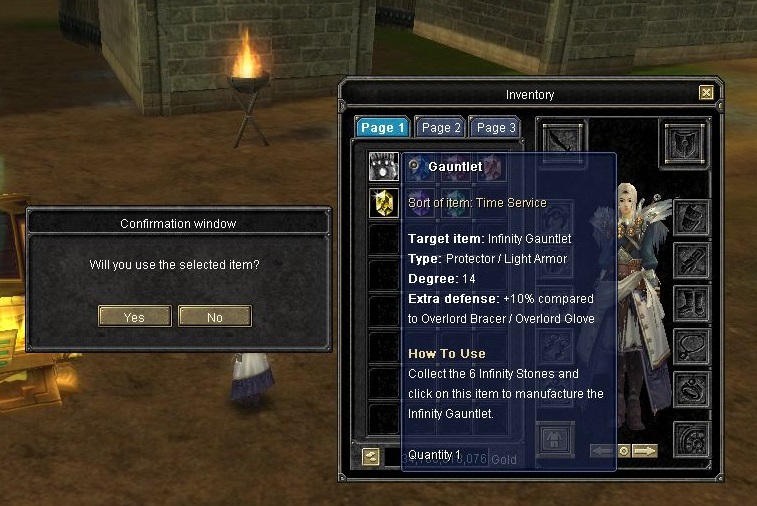
Task: Select the Gauntlet item slot
Action: [x=383, y=167]
